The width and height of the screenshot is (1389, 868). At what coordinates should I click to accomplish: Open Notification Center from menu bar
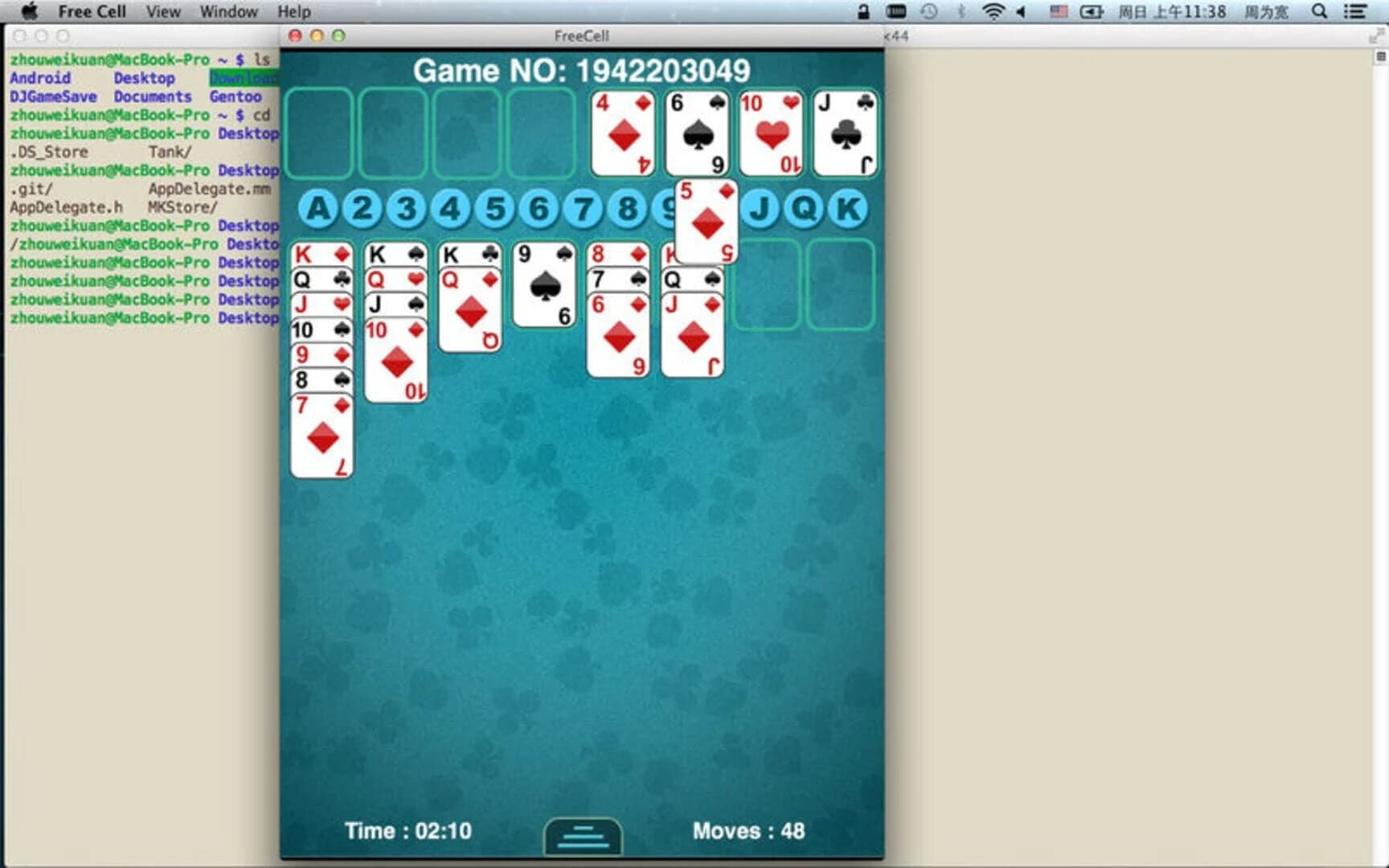tap(1355, 12)
